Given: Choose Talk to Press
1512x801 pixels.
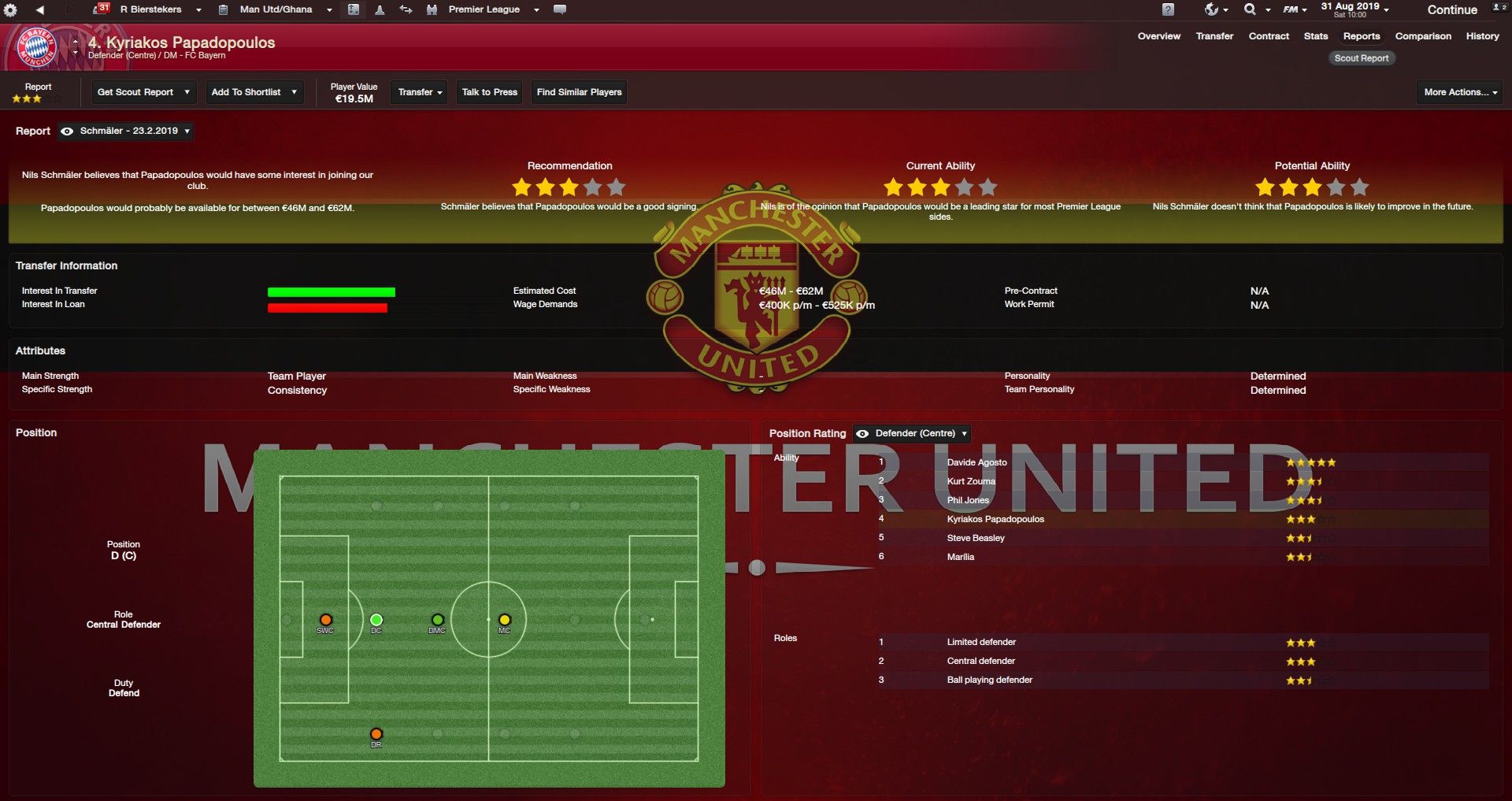Looking at the screenshot, I should pos(489,92).
